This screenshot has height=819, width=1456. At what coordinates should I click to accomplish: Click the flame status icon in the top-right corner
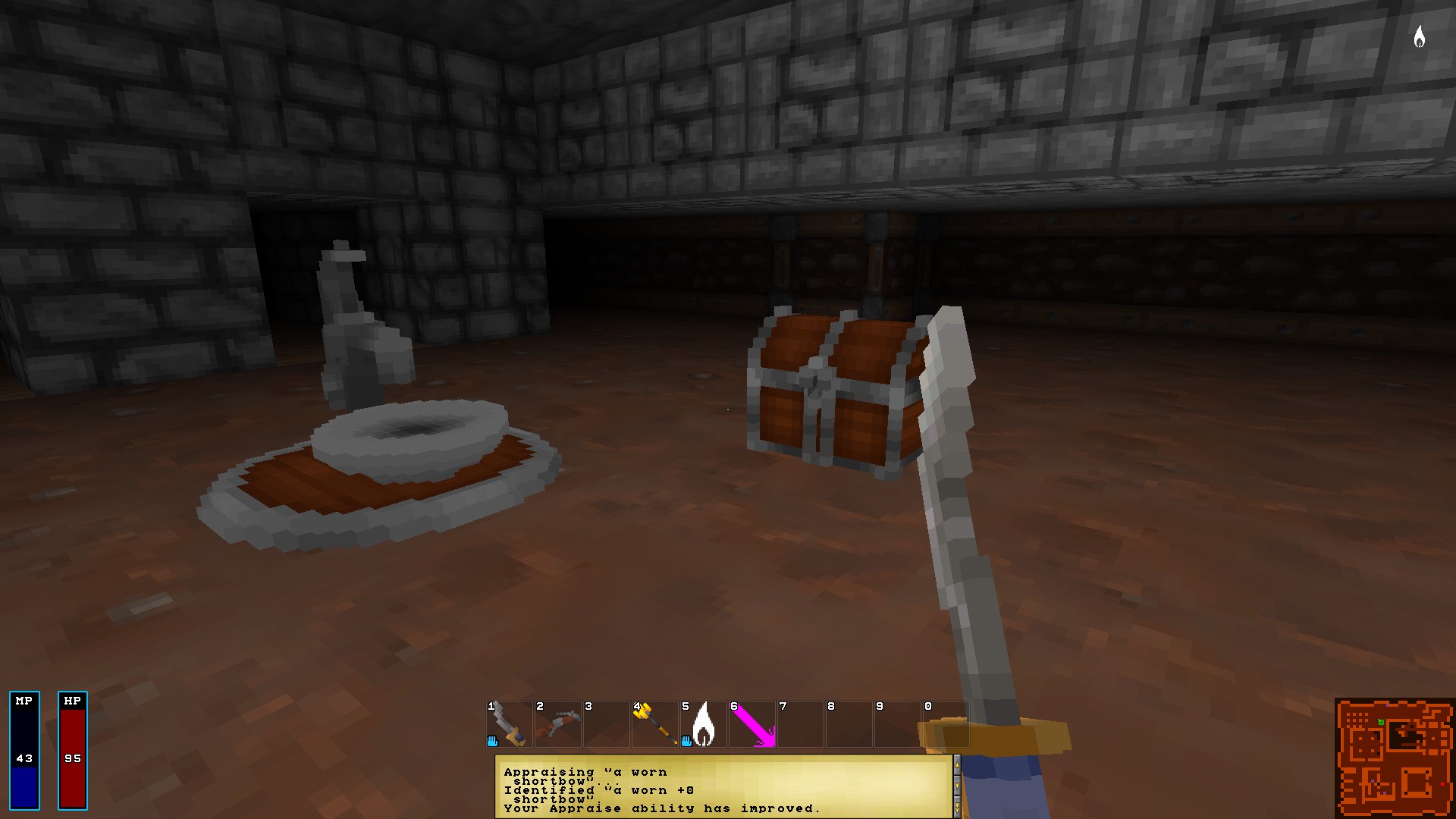[x=1421, y=37]
